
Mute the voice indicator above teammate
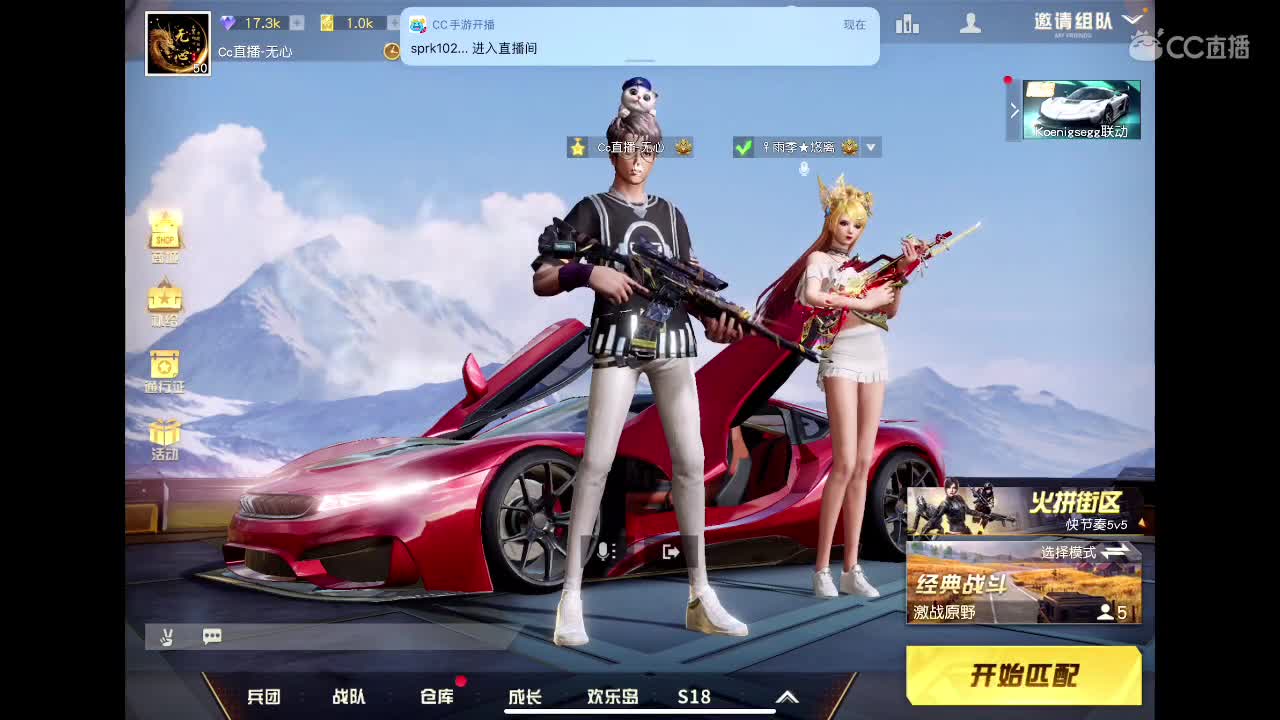tap(804, 168)
